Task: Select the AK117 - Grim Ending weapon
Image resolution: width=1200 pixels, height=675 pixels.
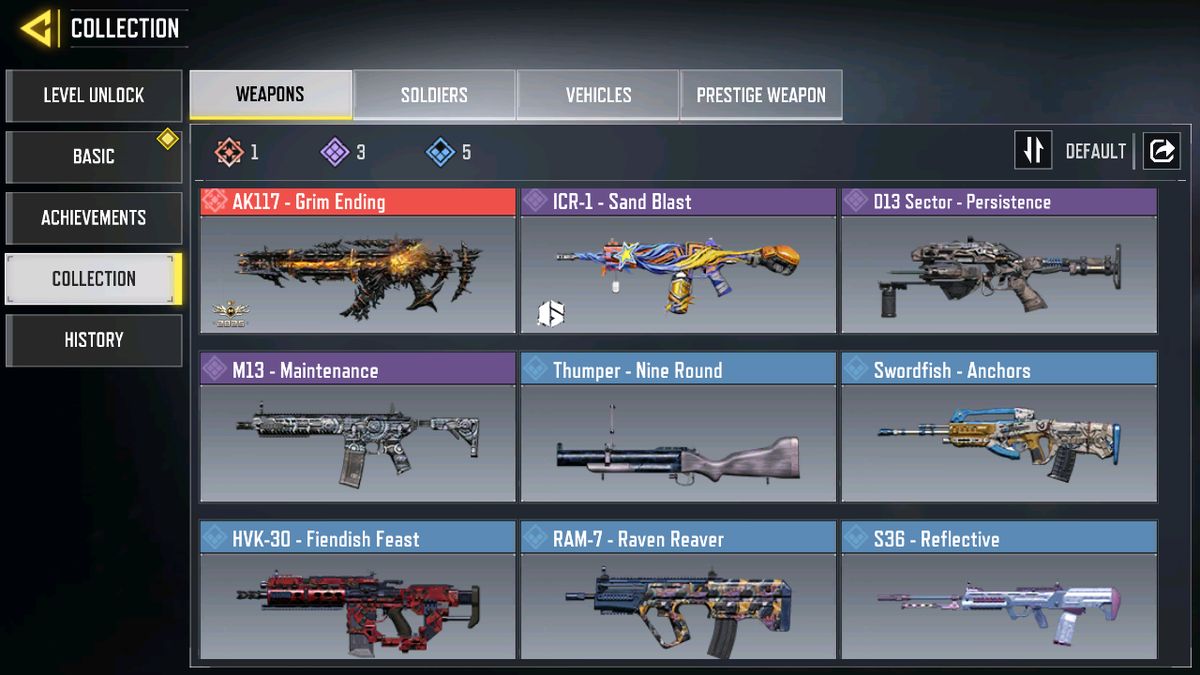Action: point(358,262)
